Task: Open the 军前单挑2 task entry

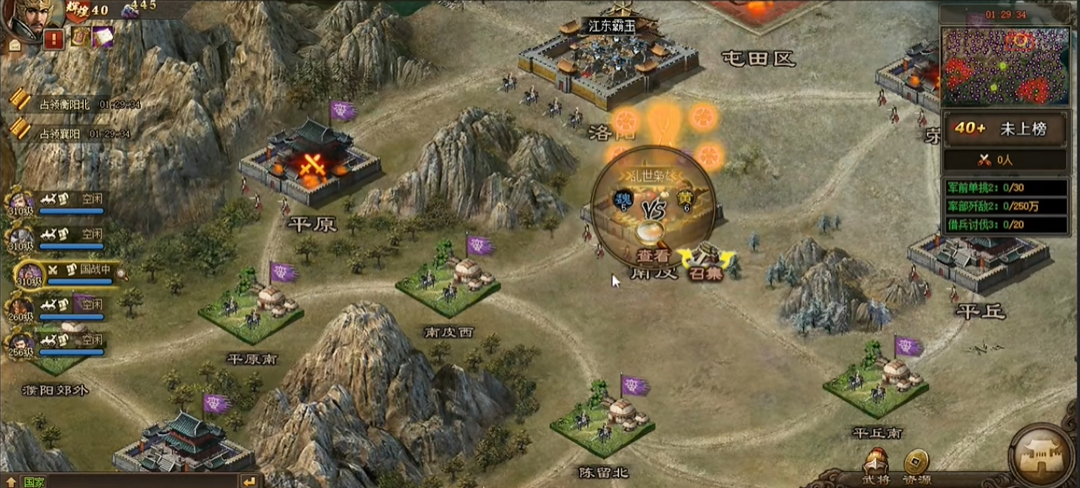Action: click(1004, 187)
